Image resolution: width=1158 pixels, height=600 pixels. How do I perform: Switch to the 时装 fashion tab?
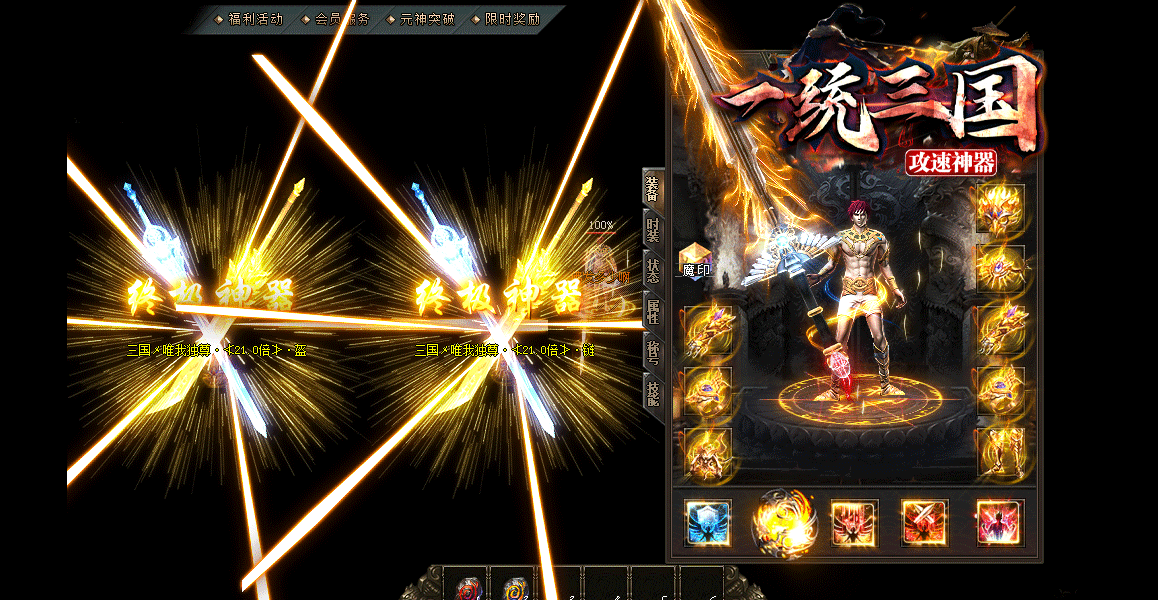[652, 231]
